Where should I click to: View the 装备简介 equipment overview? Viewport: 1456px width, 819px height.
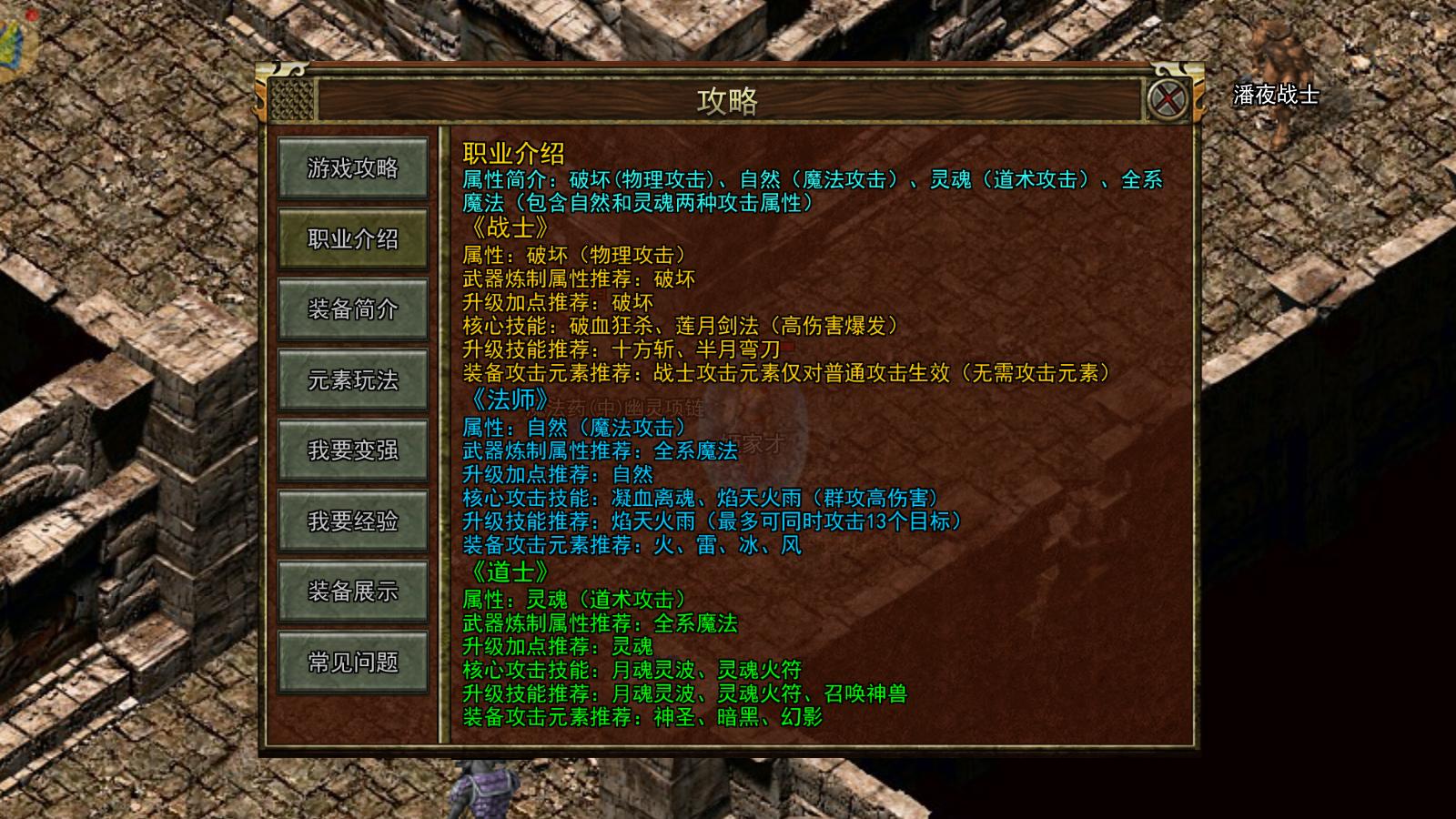point(353,310)
